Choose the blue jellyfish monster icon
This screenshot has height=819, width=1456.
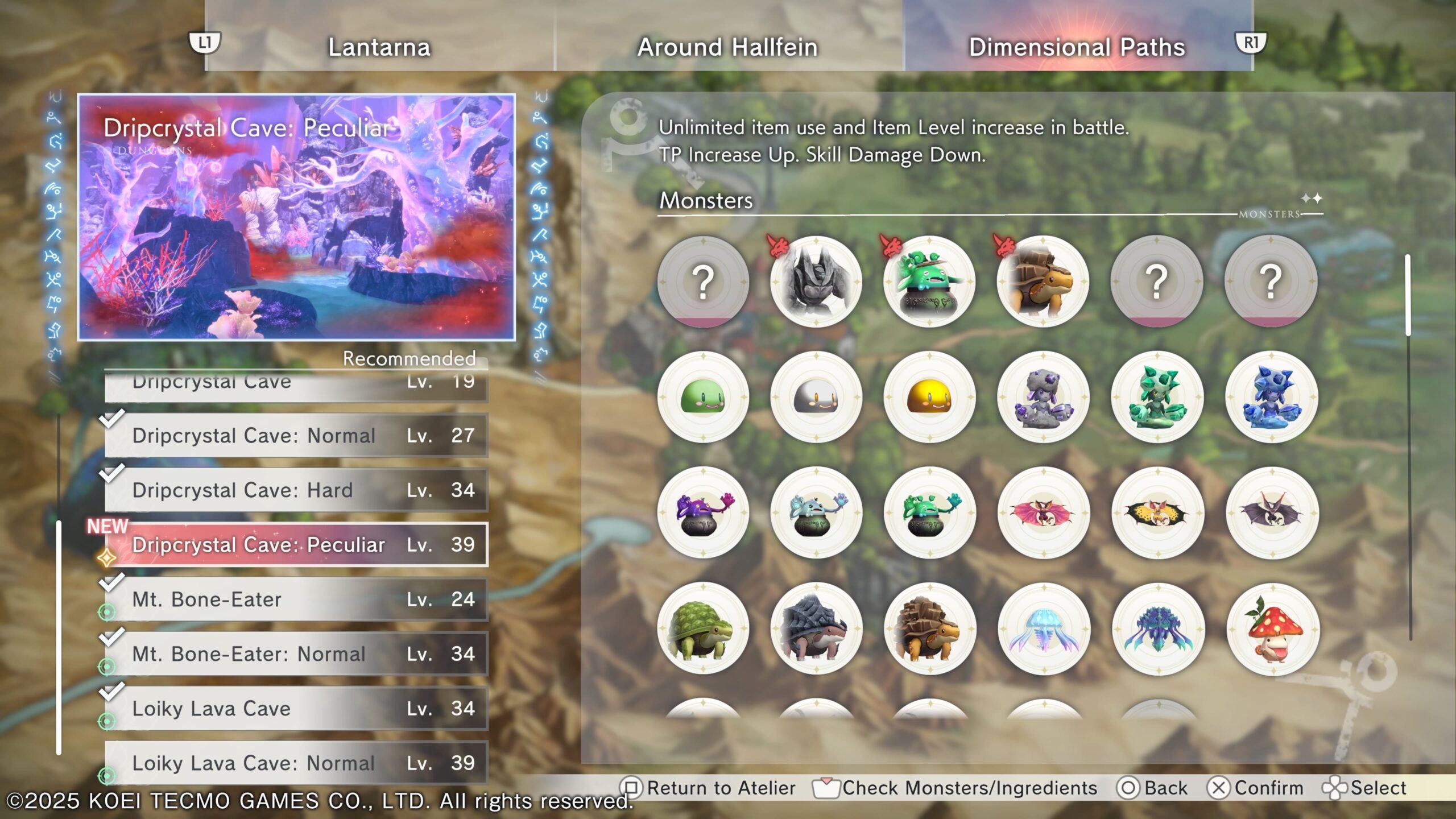coord(1044,629)
